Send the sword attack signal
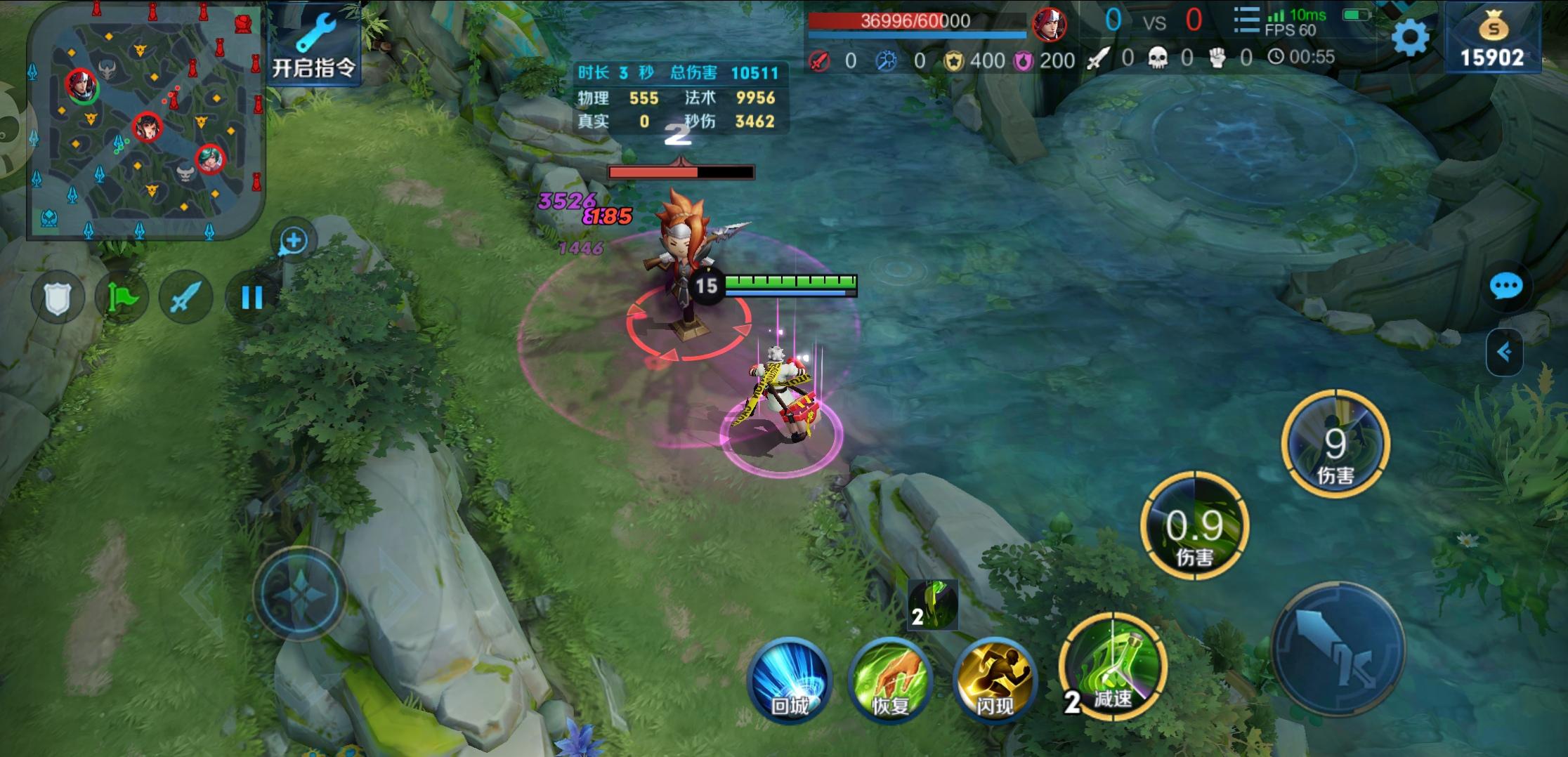1568x757 pixels. tap(186, 298)
